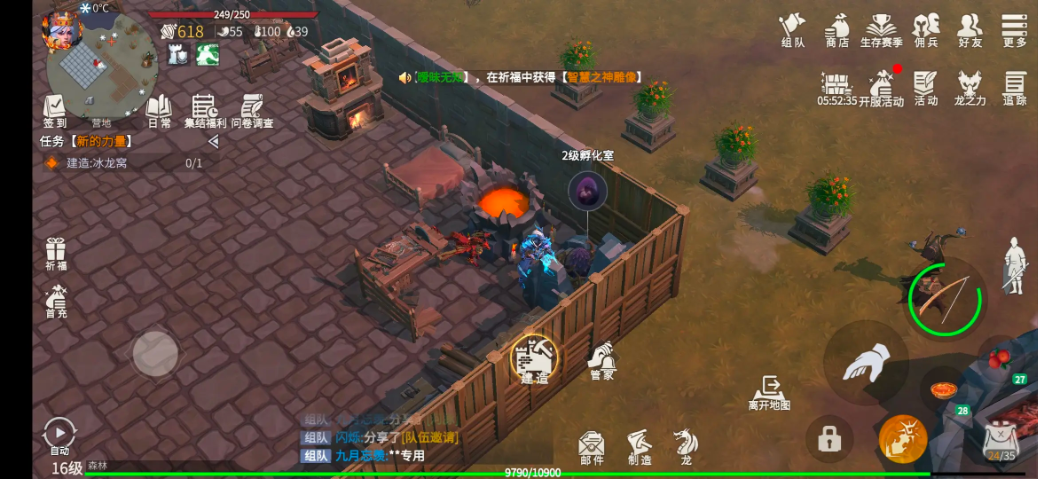Open the 开服活动 server launch event
The image size is (1038, 479).
point(881,88)
